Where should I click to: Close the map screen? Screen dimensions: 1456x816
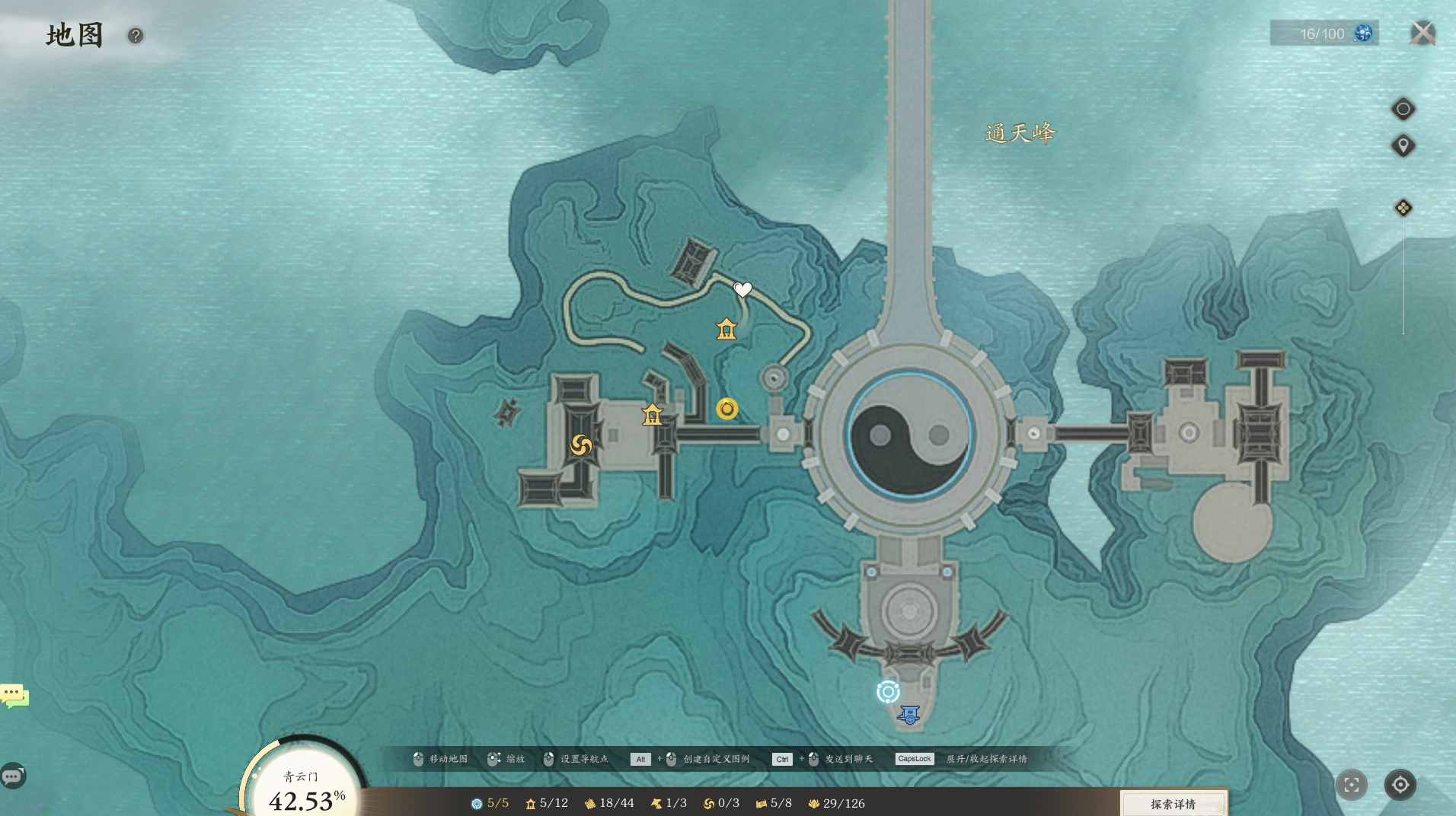[x=1422, y=33]
